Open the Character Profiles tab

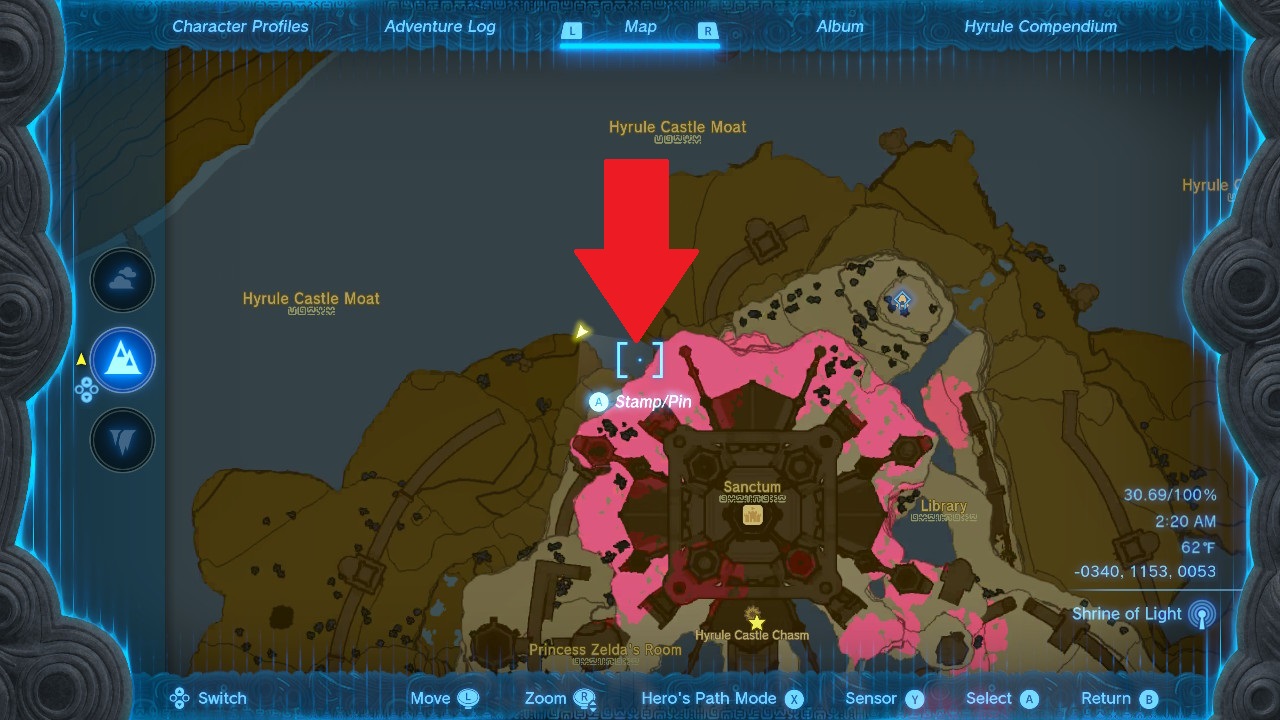tap(240, 27)
